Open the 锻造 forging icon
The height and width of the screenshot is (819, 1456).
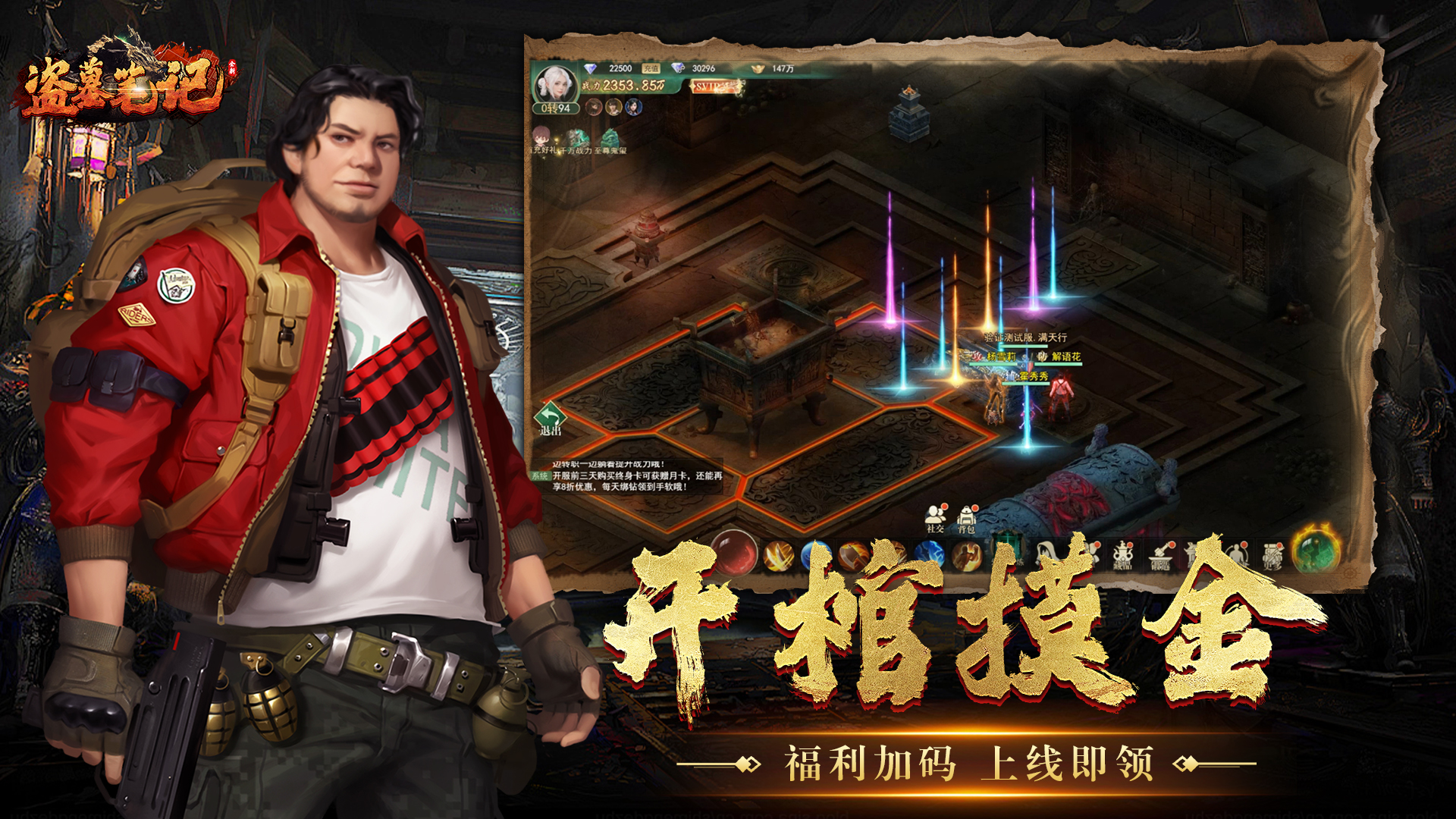1160,555
